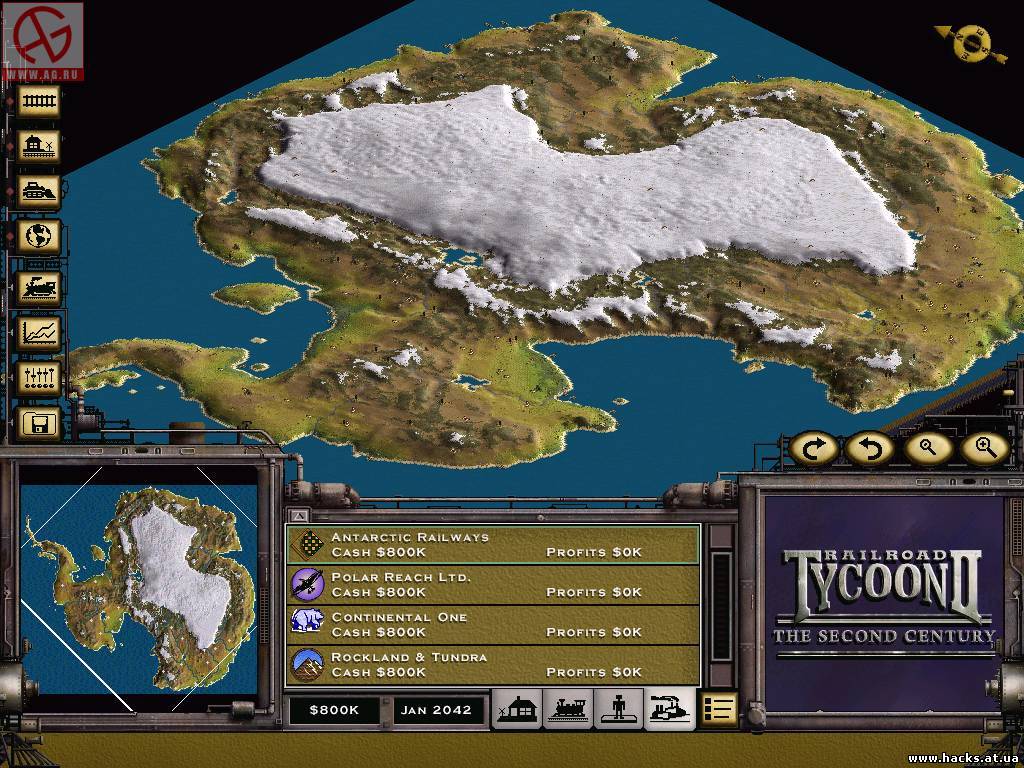Zoom out the map view
This screenshot has width=1024, height=768.
pos(927,448)
